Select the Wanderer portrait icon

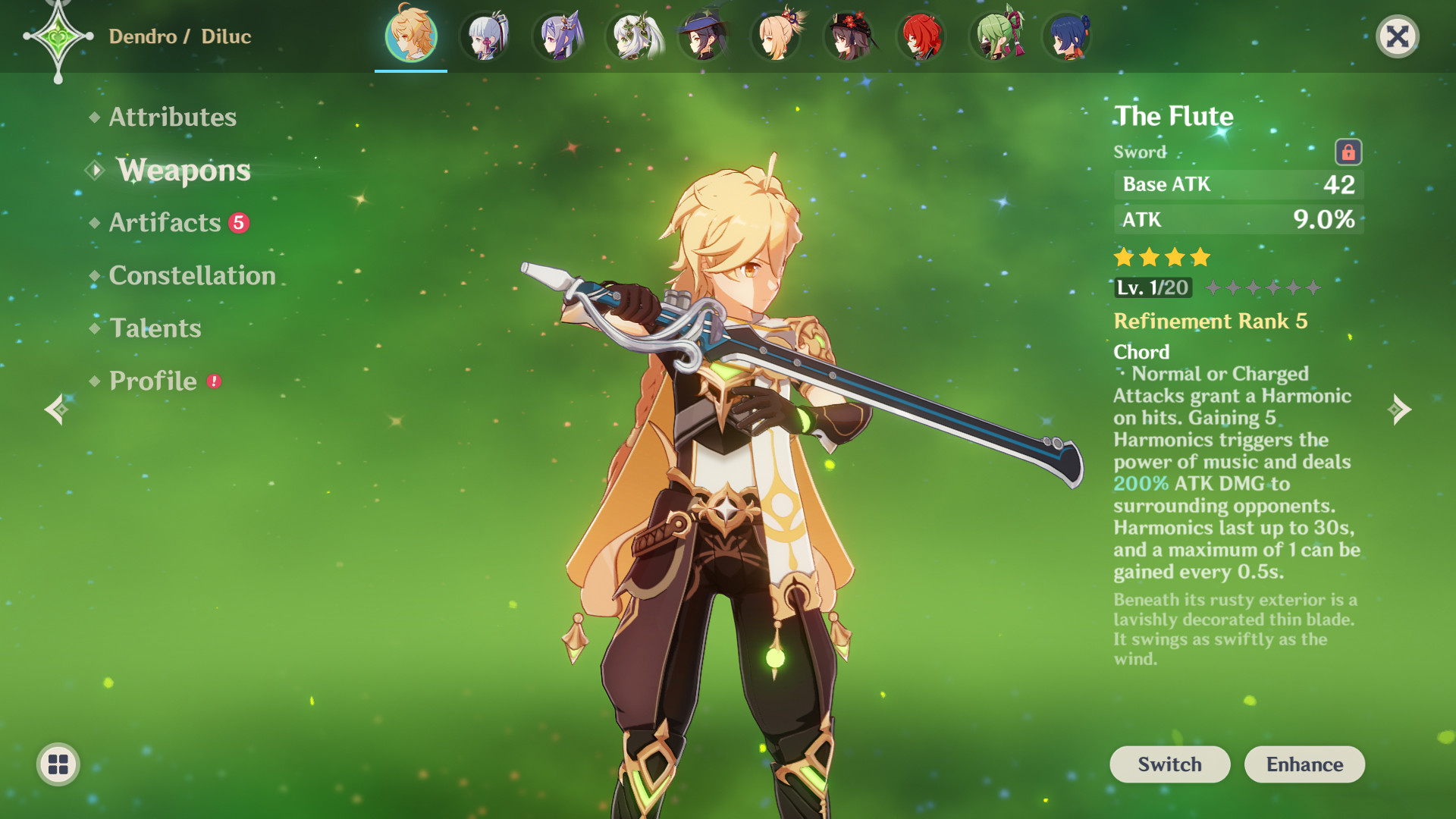tap(703, 36)
